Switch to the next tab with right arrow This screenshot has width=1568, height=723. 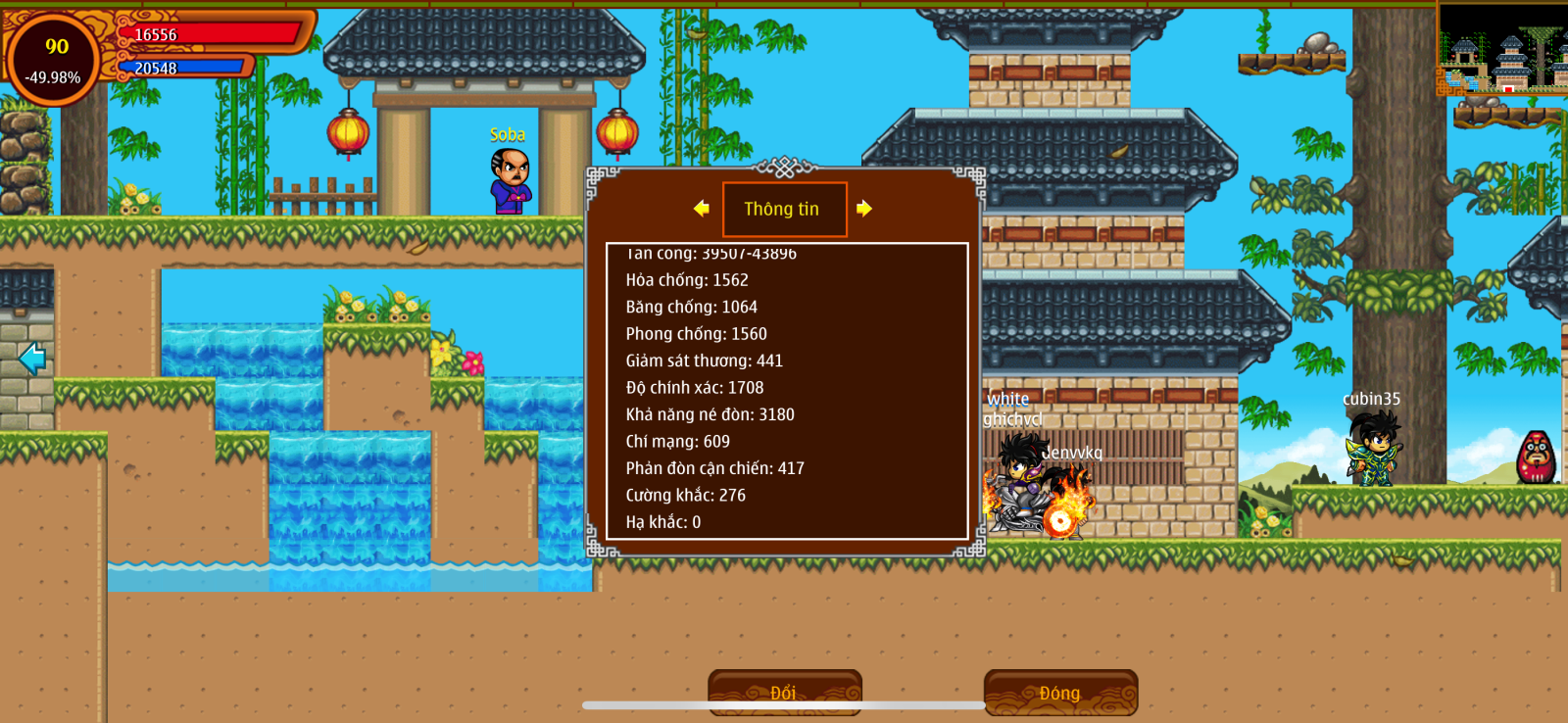[x=863, y=209]
